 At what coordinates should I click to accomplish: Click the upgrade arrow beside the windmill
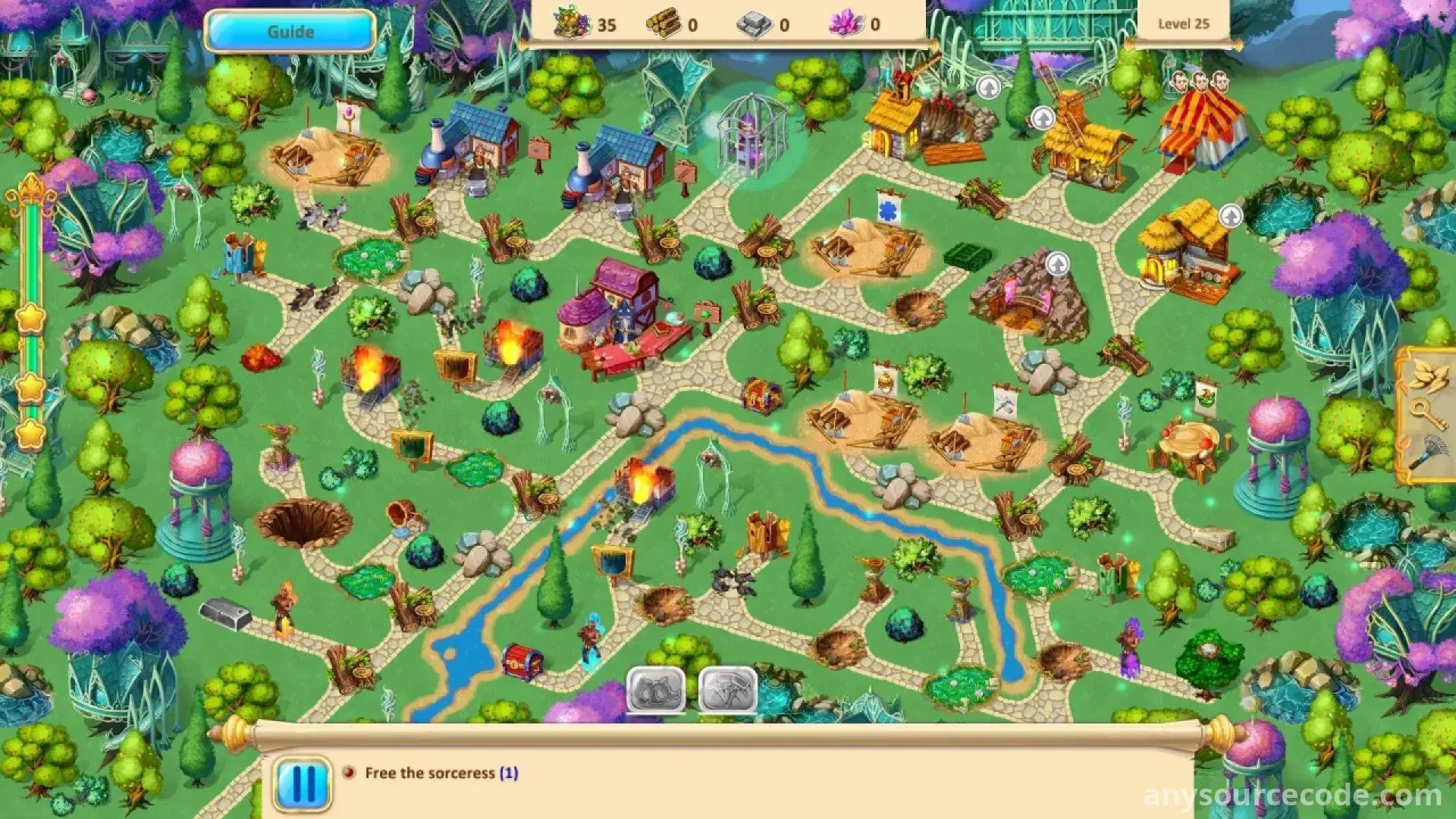[x=1043, y=118]
